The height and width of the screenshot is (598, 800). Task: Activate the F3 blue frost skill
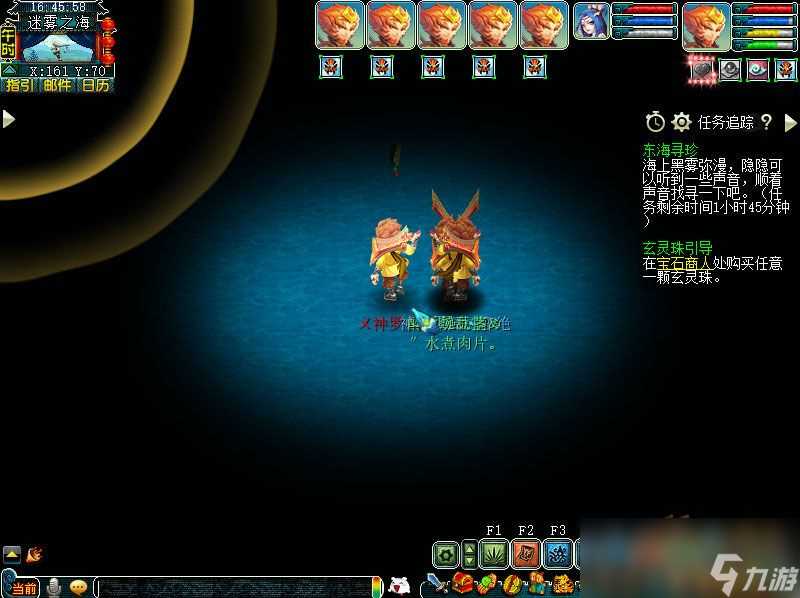click(558, 554)
